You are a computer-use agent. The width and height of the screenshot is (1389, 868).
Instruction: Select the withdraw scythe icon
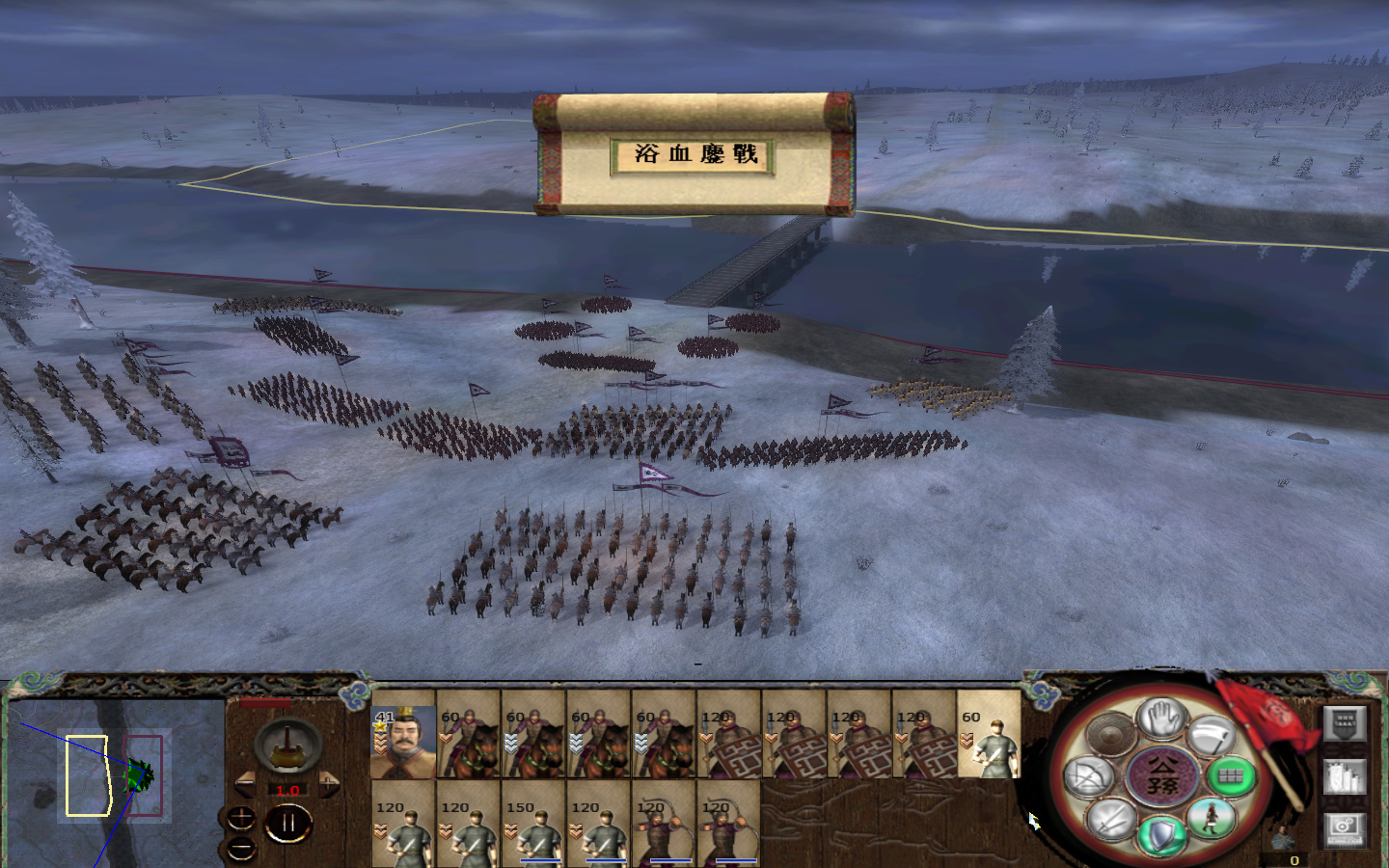pyautogui.click(x=1213, y=735)
